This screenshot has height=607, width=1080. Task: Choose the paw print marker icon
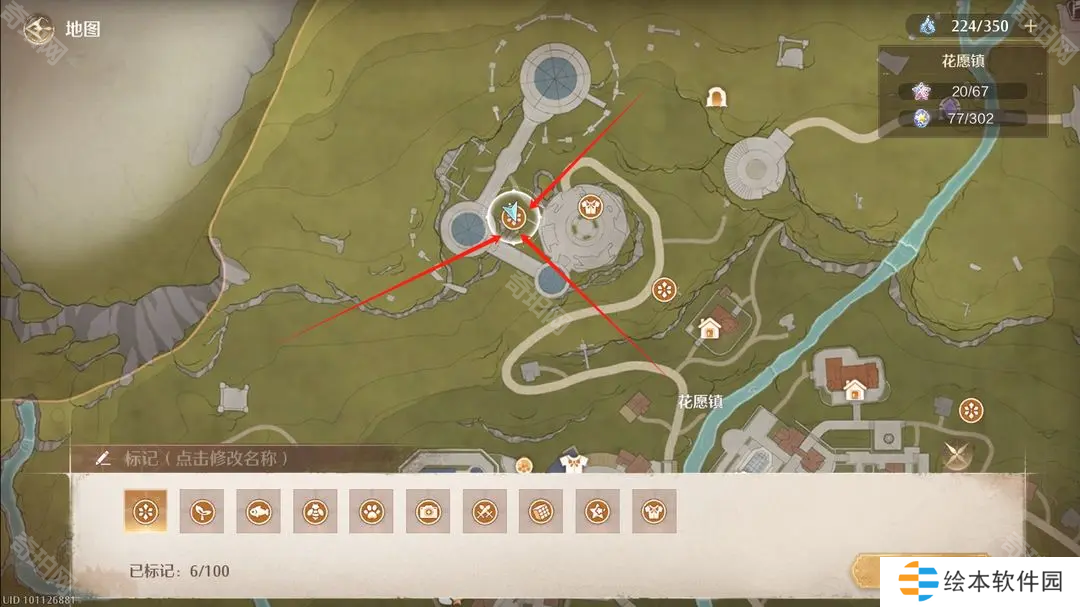coord(371,511)
